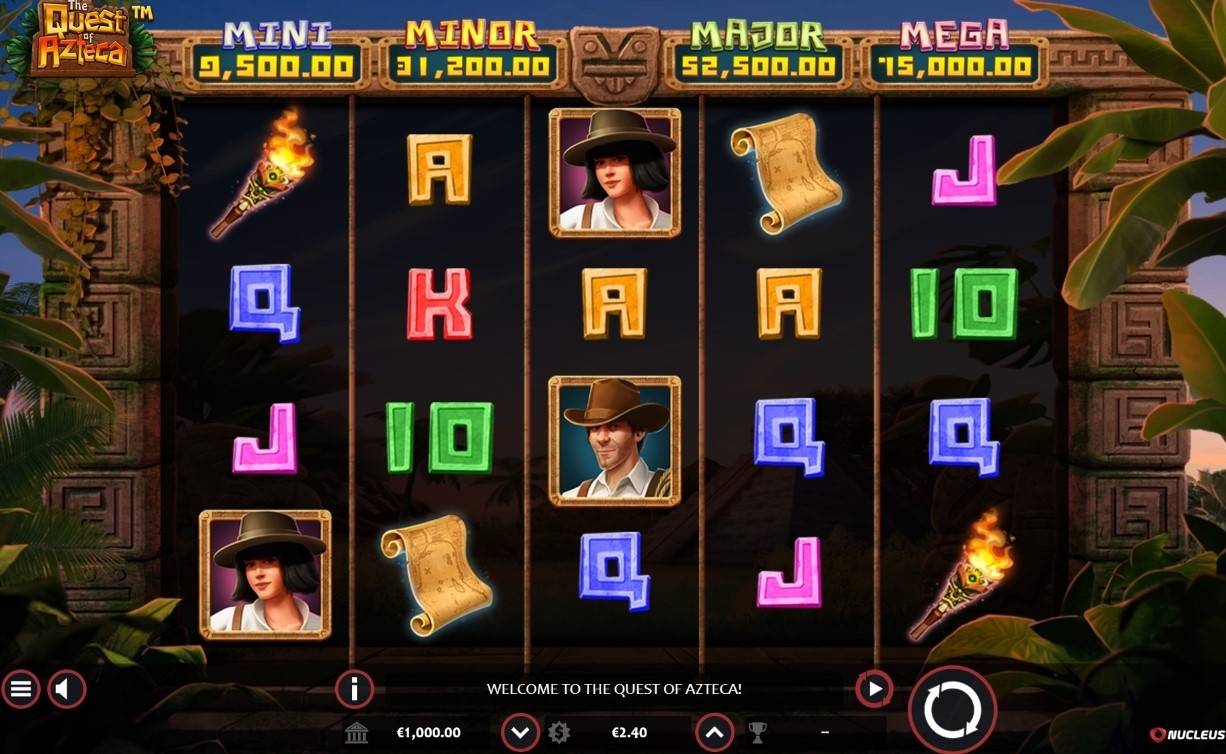1226x754 pixels.
Task: Toggle the sound speaker button
Action: click(67, 689)
